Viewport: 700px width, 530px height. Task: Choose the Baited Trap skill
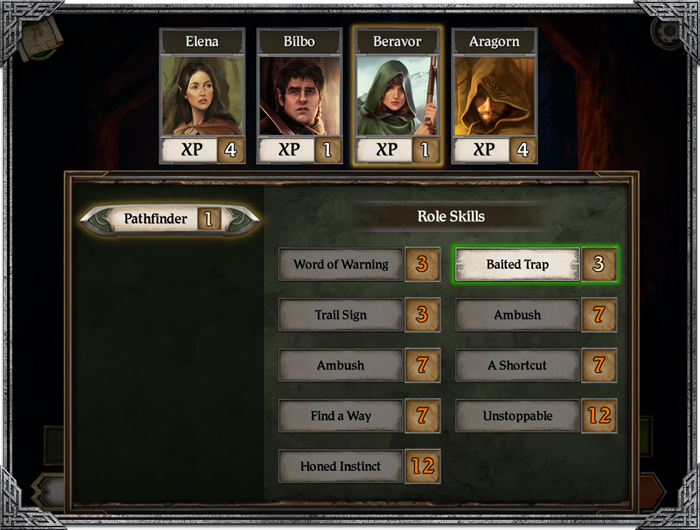(518, 265)
